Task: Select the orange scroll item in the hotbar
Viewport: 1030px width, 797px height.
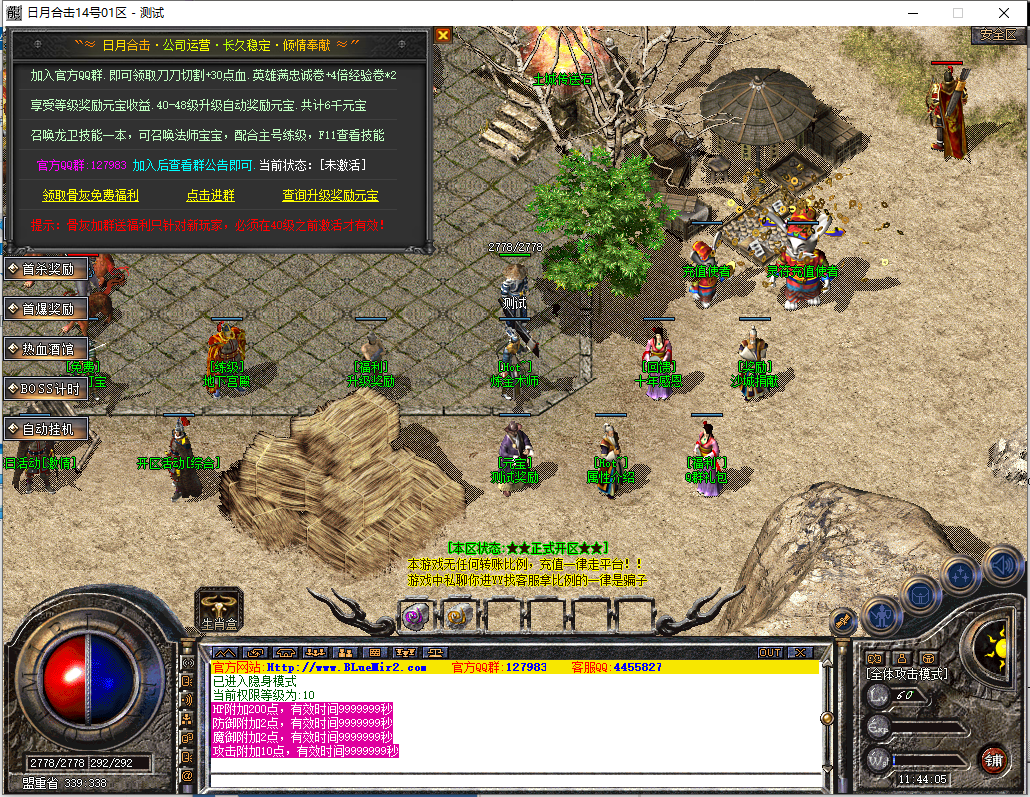Action: tap(458, 616)
